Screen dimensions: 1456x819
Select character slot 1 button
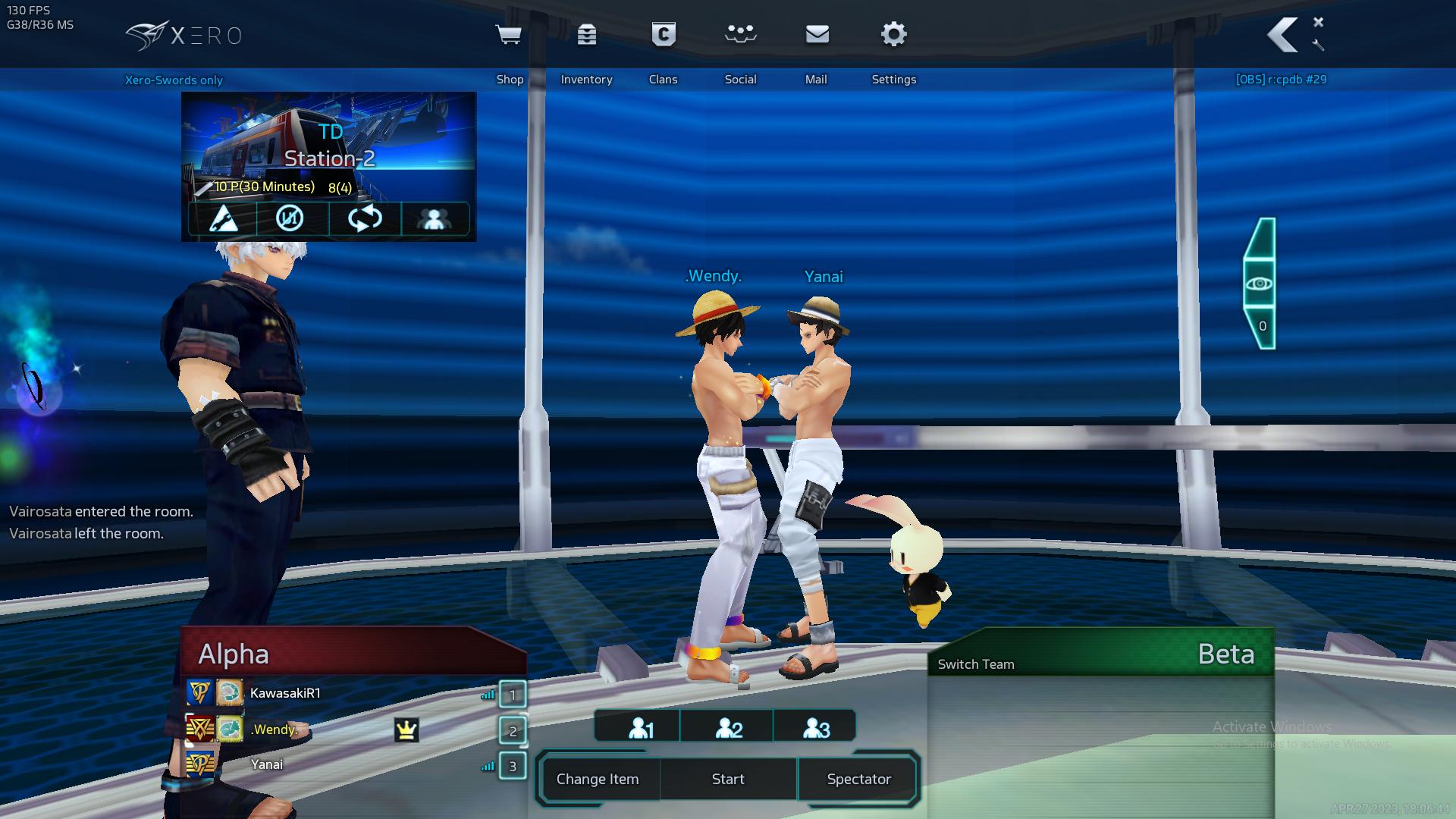(640, 728)
